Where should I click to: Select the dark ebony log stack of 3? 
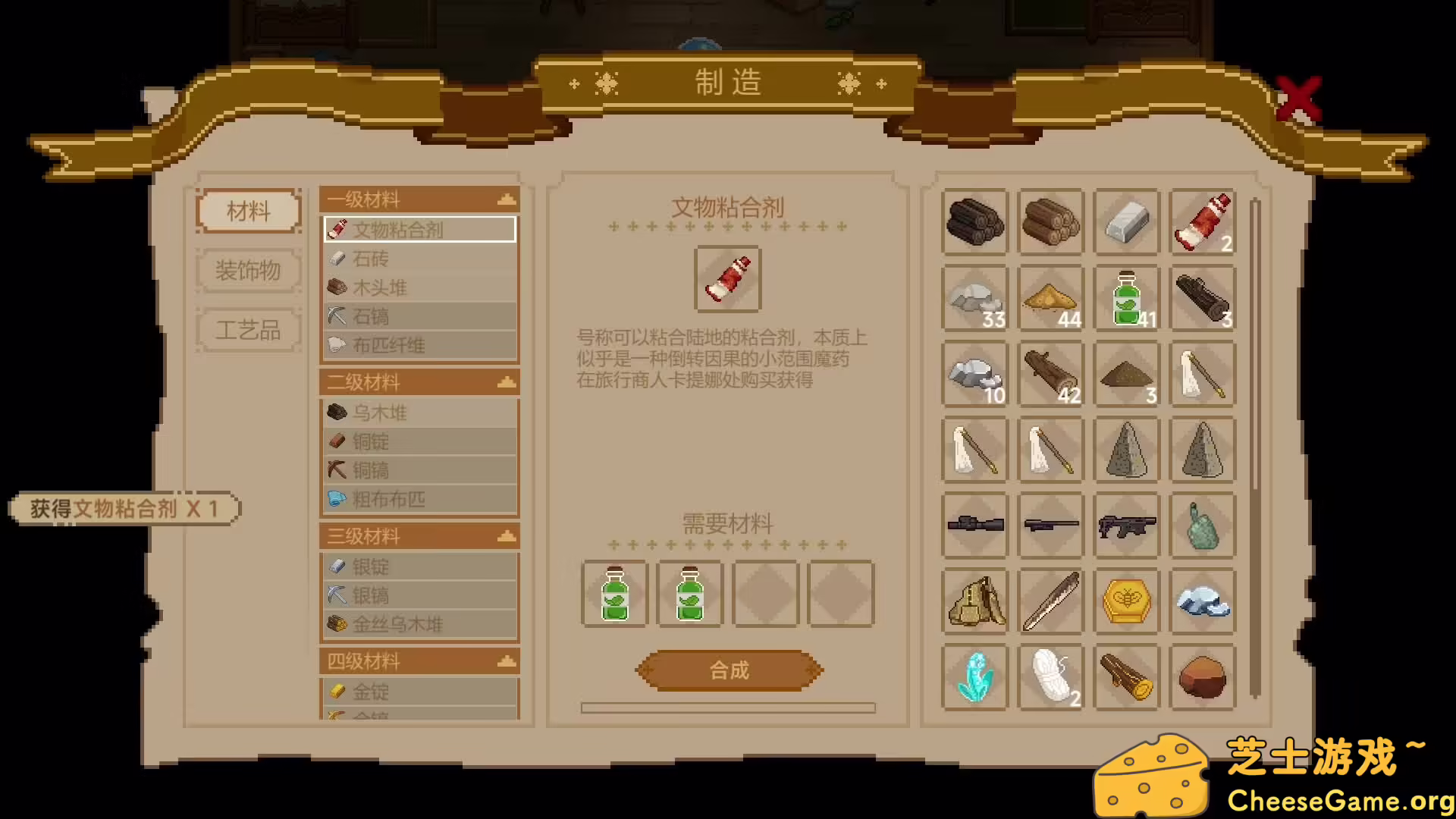1203,298
